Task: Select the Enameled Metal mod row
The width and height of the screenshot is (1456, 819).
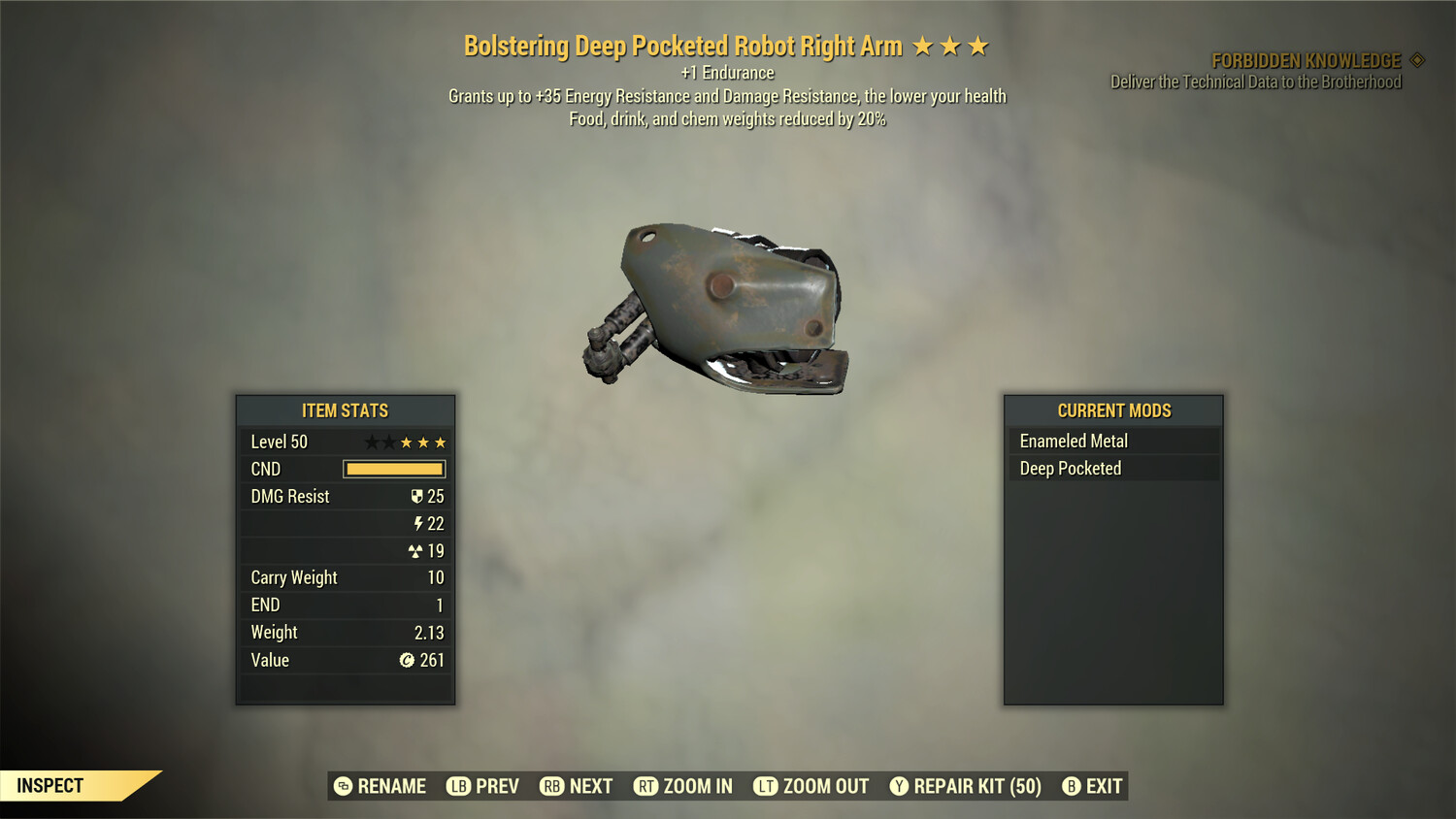Action: coord(1112,442)
